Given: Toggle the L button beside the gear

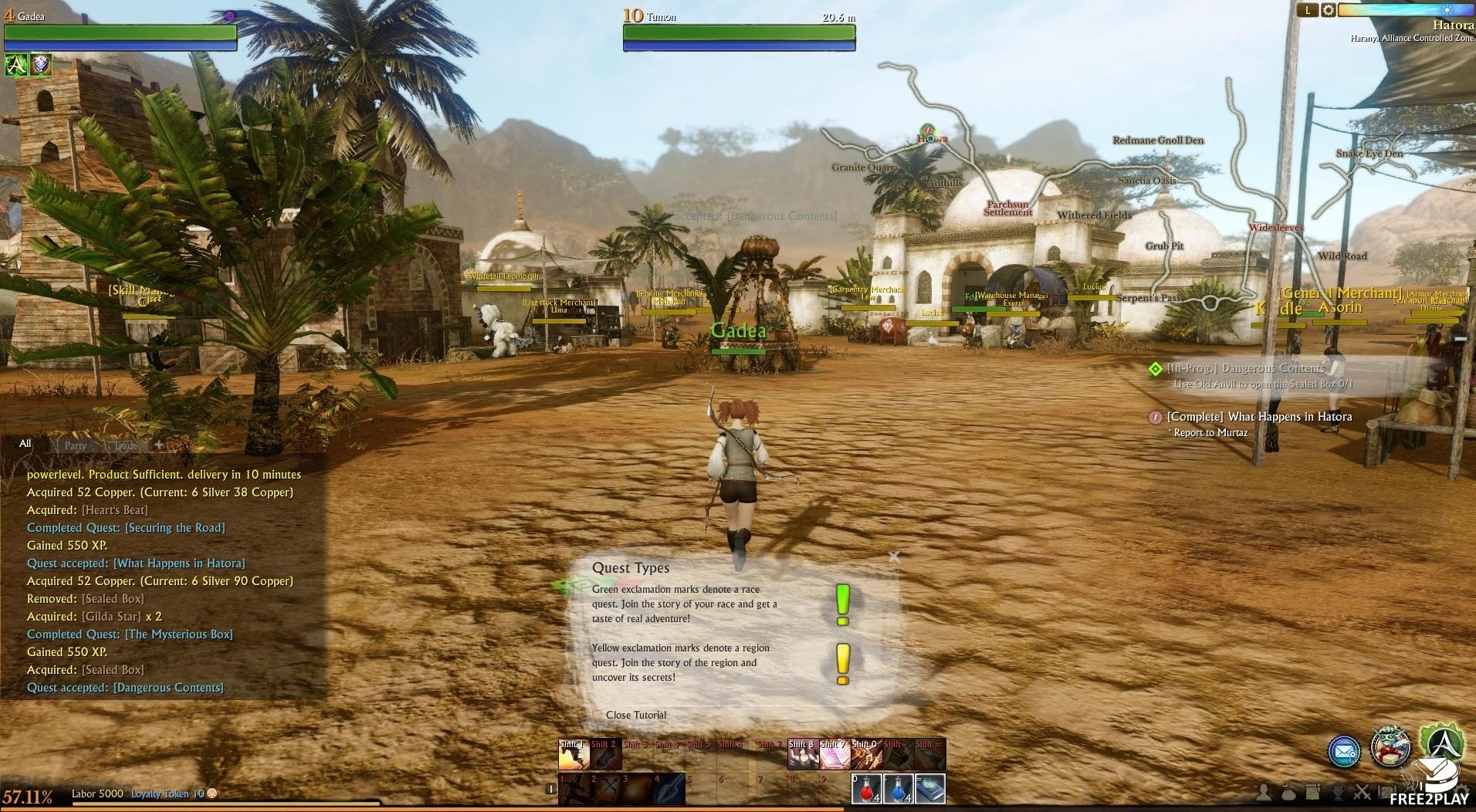Looking at the screenshot, I should pyautogui.click(x=1307, y=10).
